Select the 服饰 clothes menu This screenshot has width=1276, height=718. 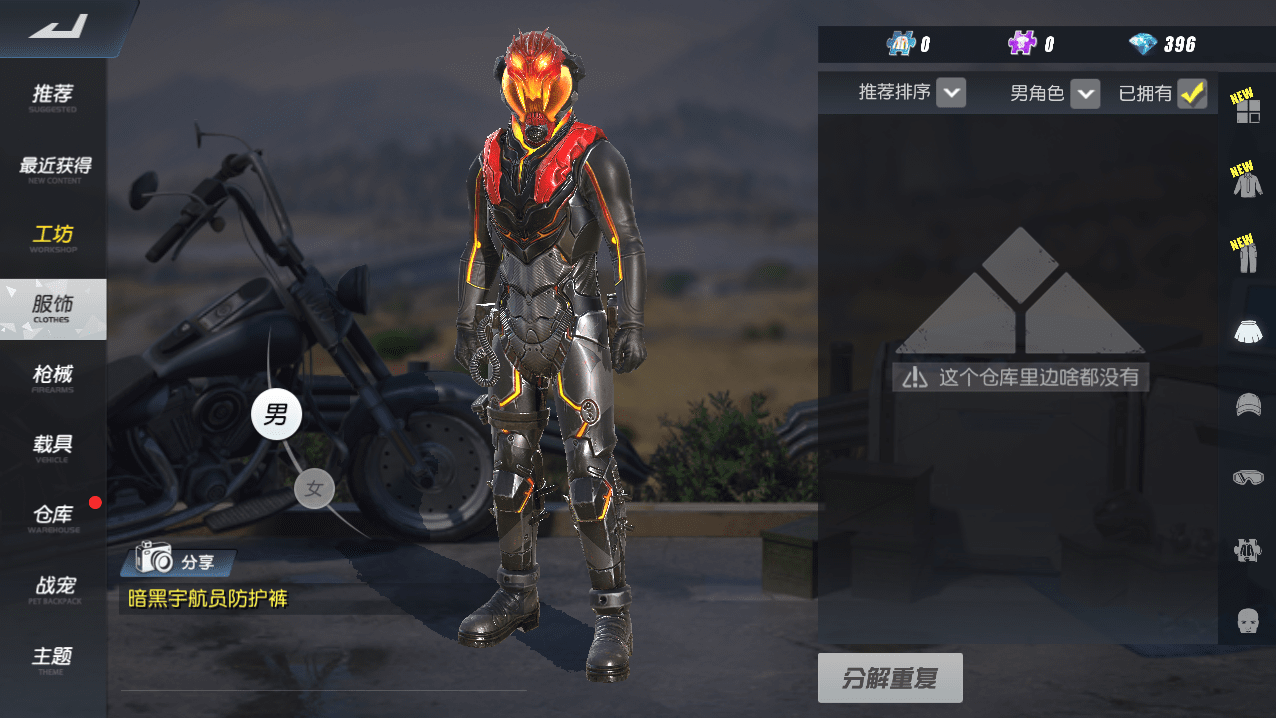pyautogui.click(x=53, y=307)
